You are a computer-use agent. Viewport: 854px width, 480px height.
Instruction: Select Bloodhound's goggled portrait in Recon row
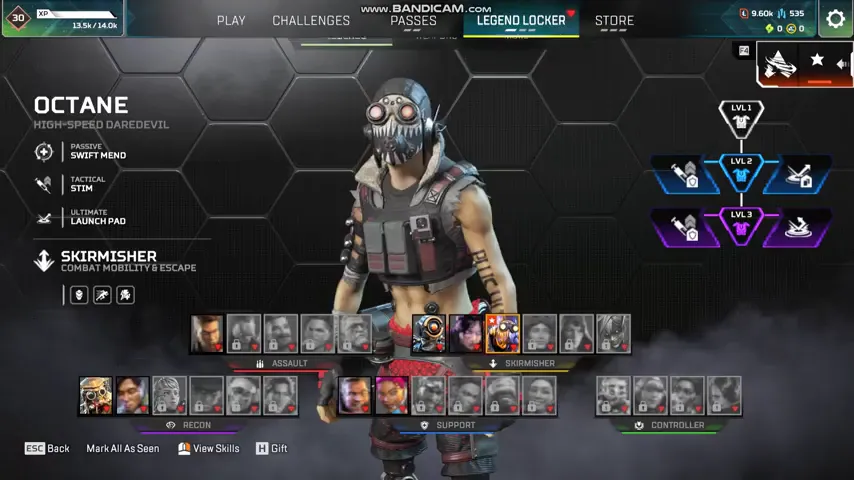[96, 396]
